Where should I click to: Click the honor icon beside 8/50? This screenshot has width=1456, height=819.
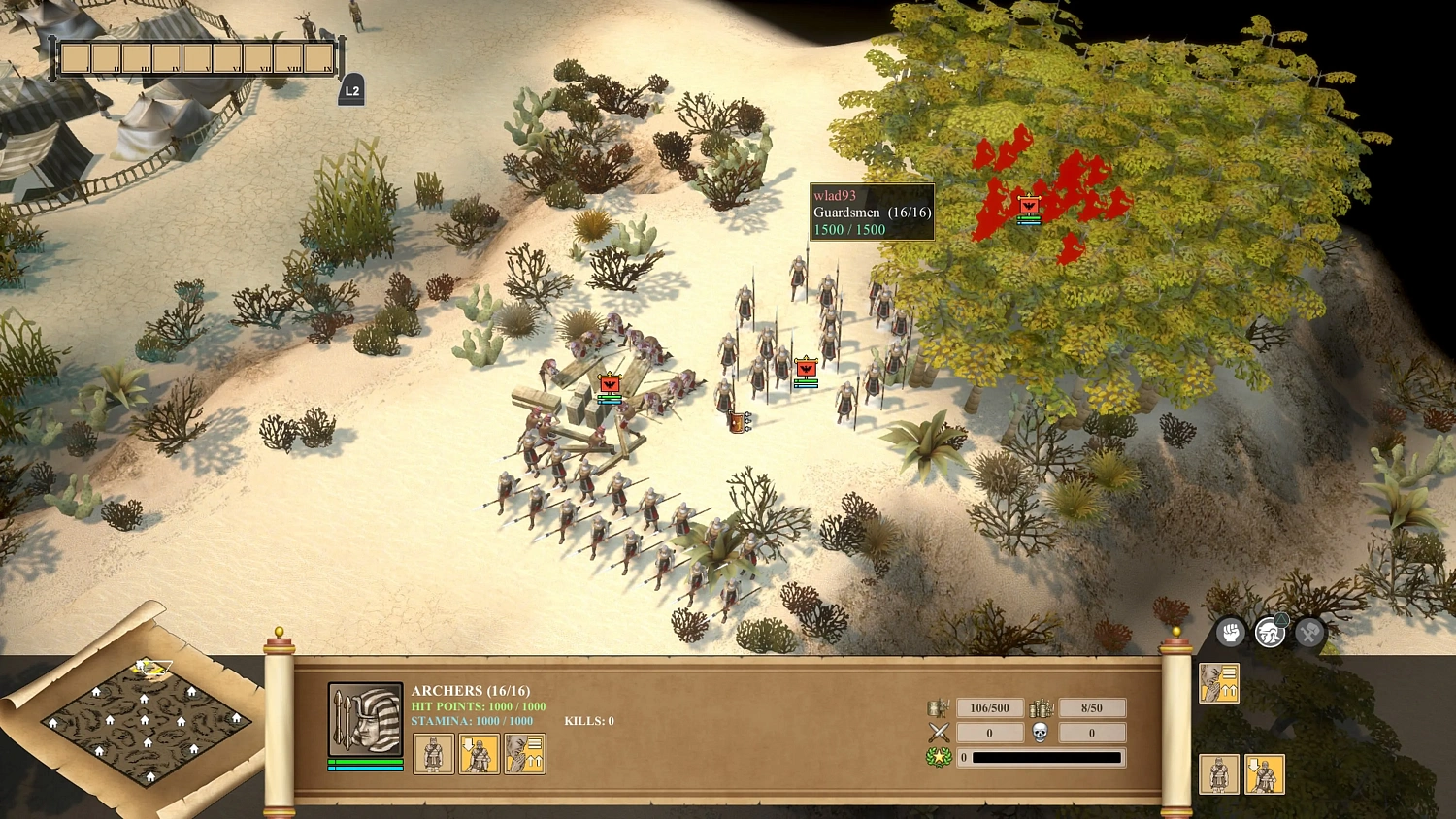1041,706
